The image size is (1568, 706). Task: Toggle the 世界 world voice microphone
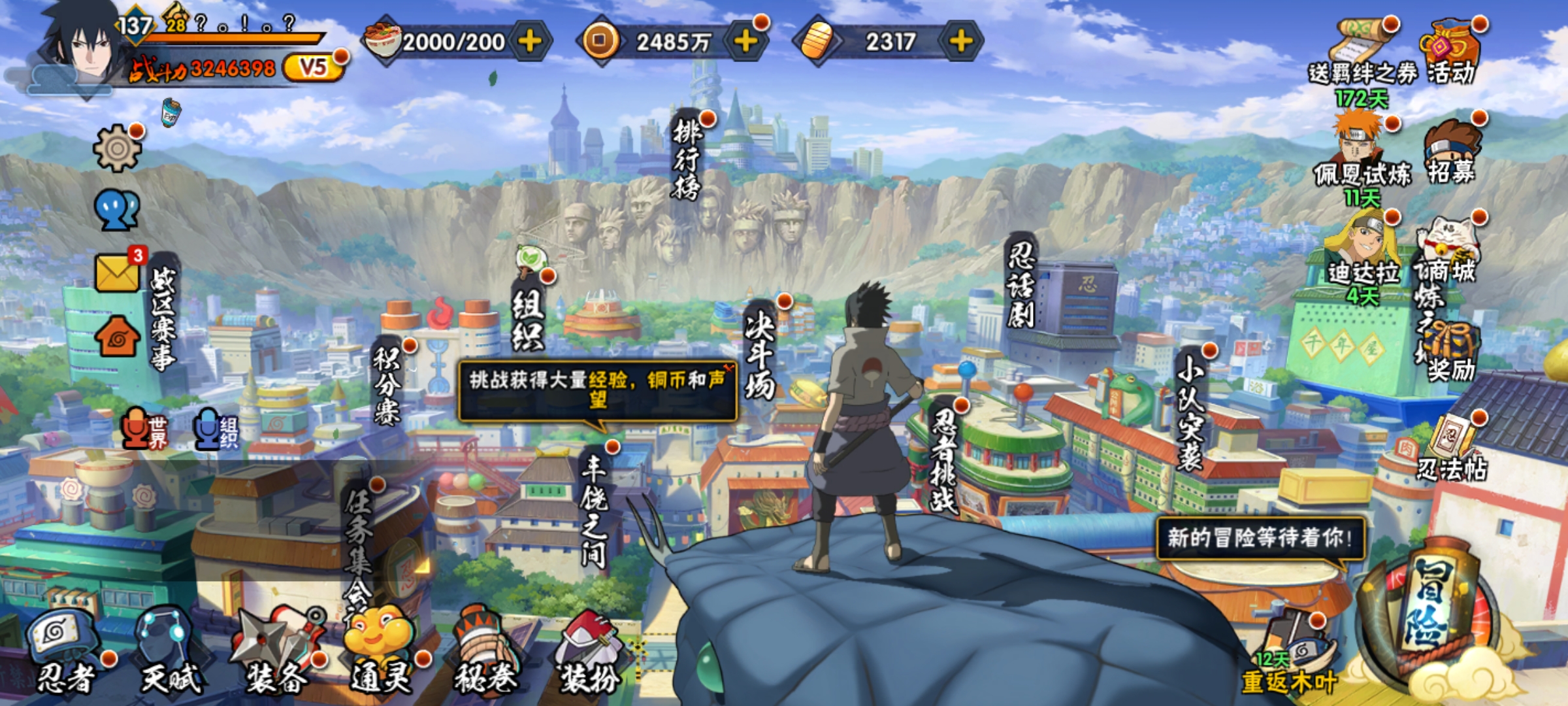click(145, 429)
